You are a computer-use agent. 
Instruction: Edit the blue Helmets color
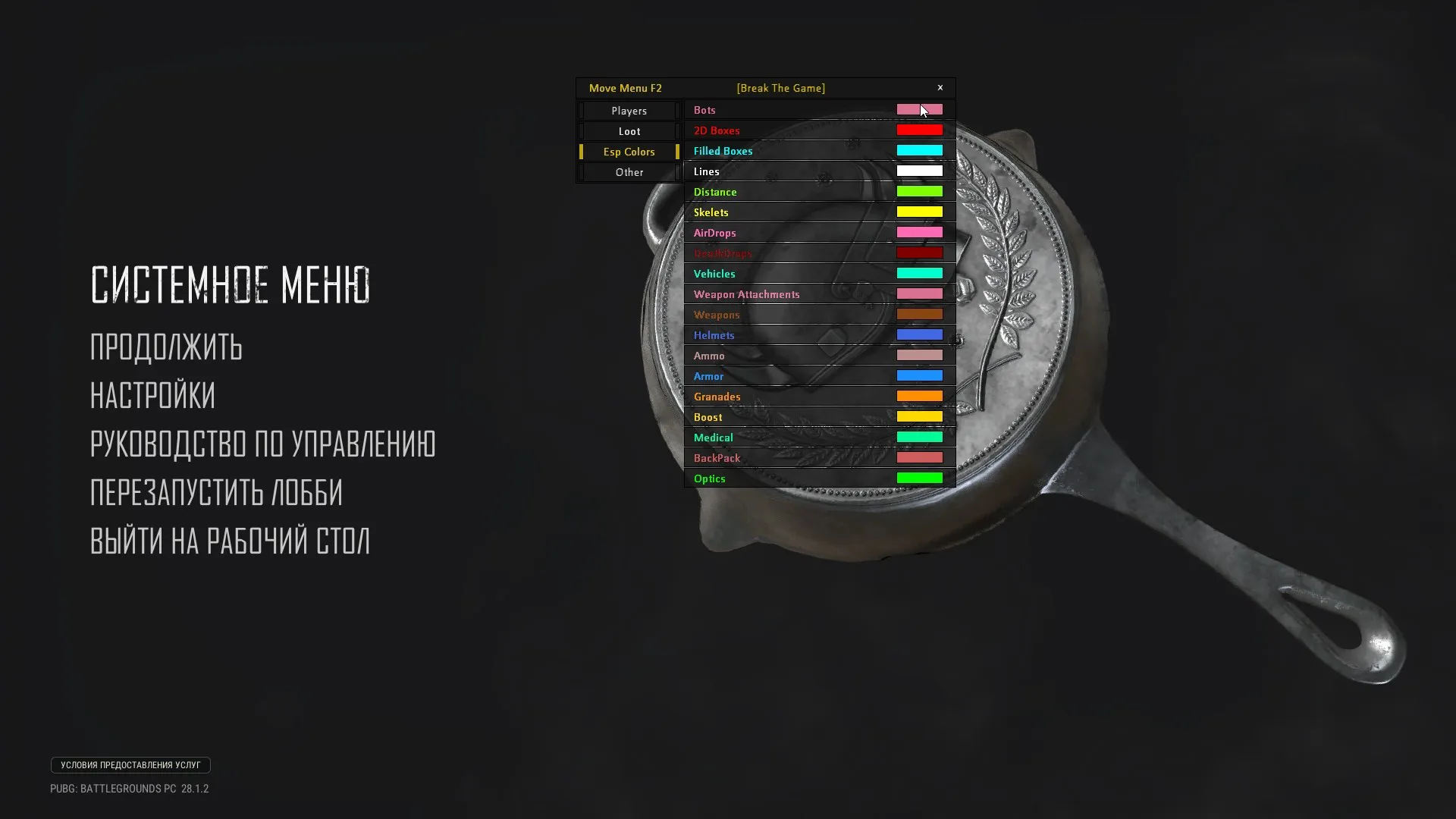919,334
